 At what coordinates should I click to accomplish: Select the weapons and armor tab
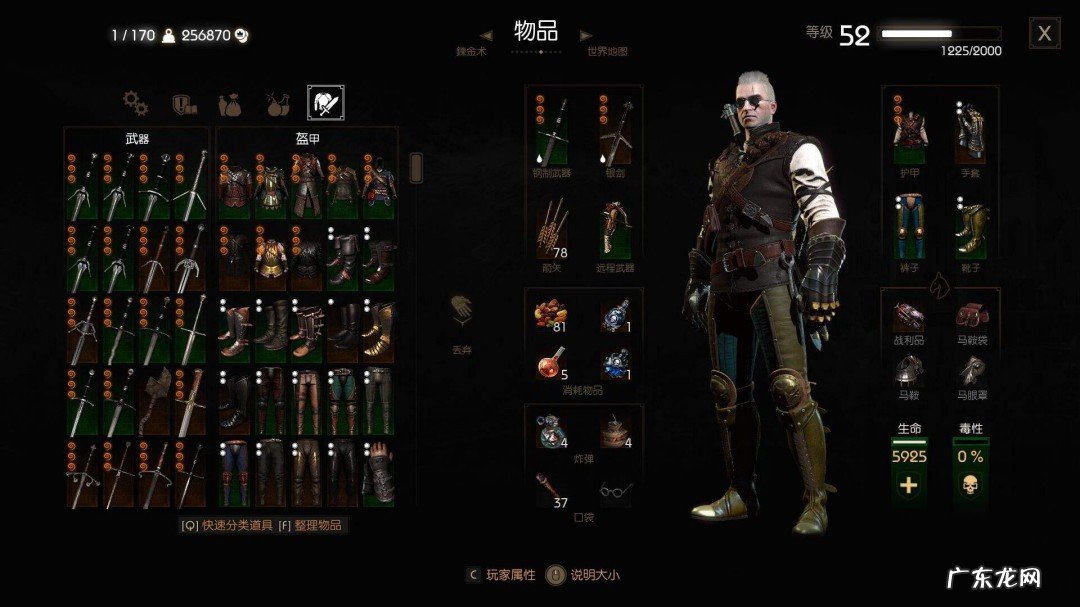[x=326, y=102]
